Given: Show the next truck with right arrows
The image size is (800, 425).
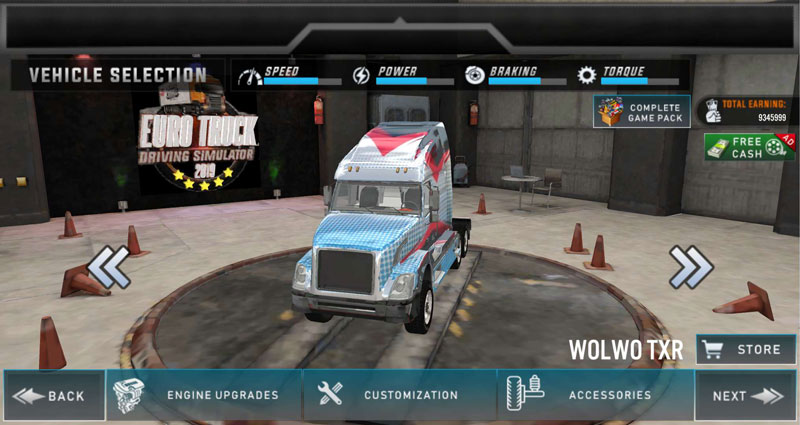Looking at the screenshot, I should point(690,267).
